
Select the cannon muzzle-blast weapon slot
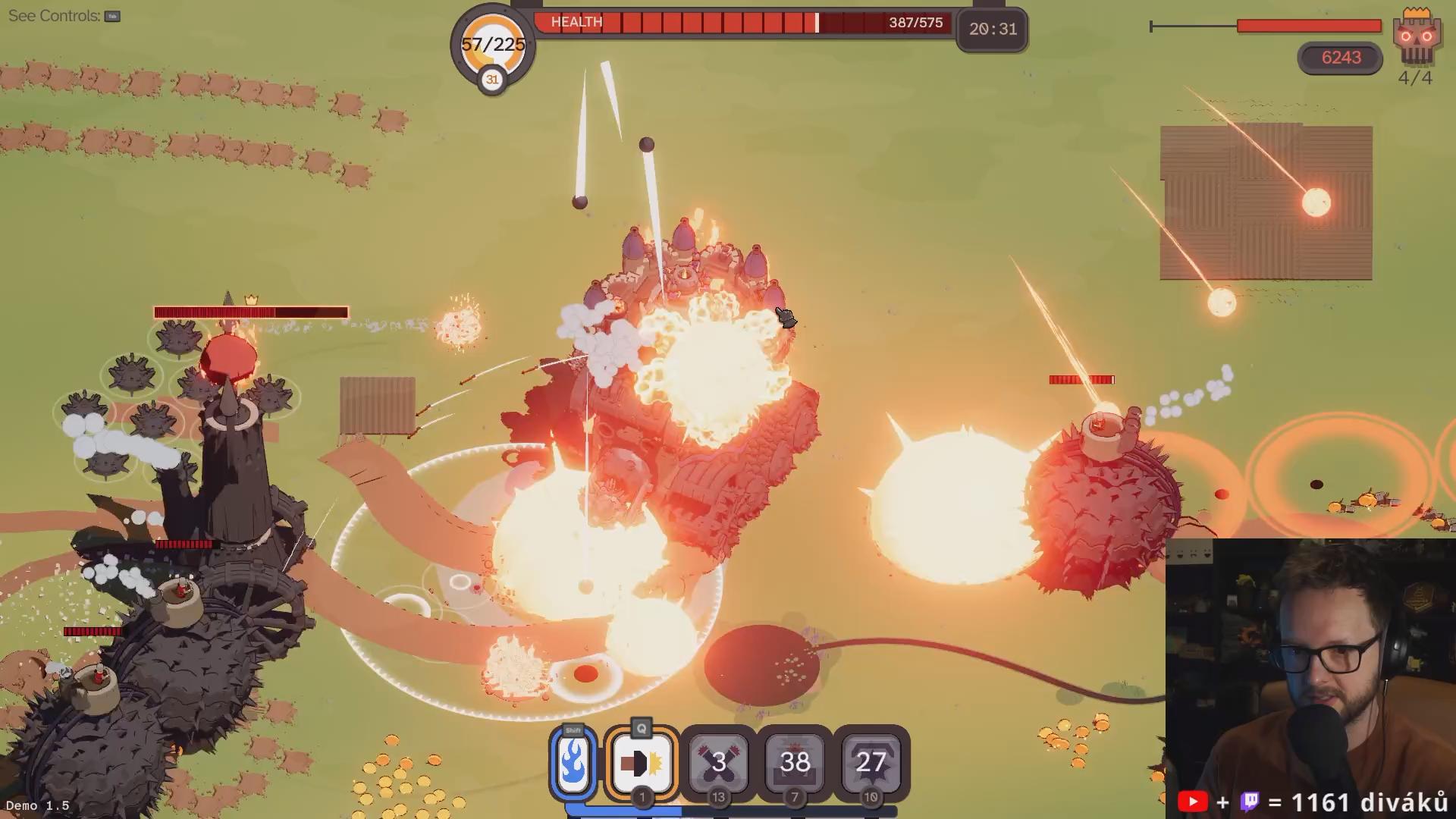coord(642,763)
